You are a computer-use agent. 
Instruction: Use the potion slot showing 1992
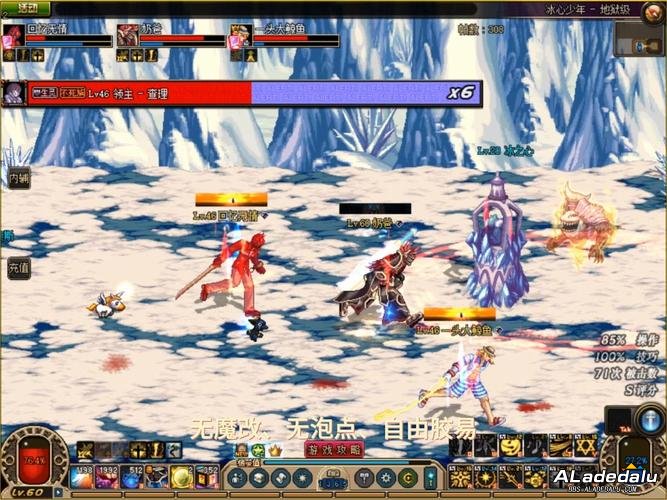coord(108,478)
